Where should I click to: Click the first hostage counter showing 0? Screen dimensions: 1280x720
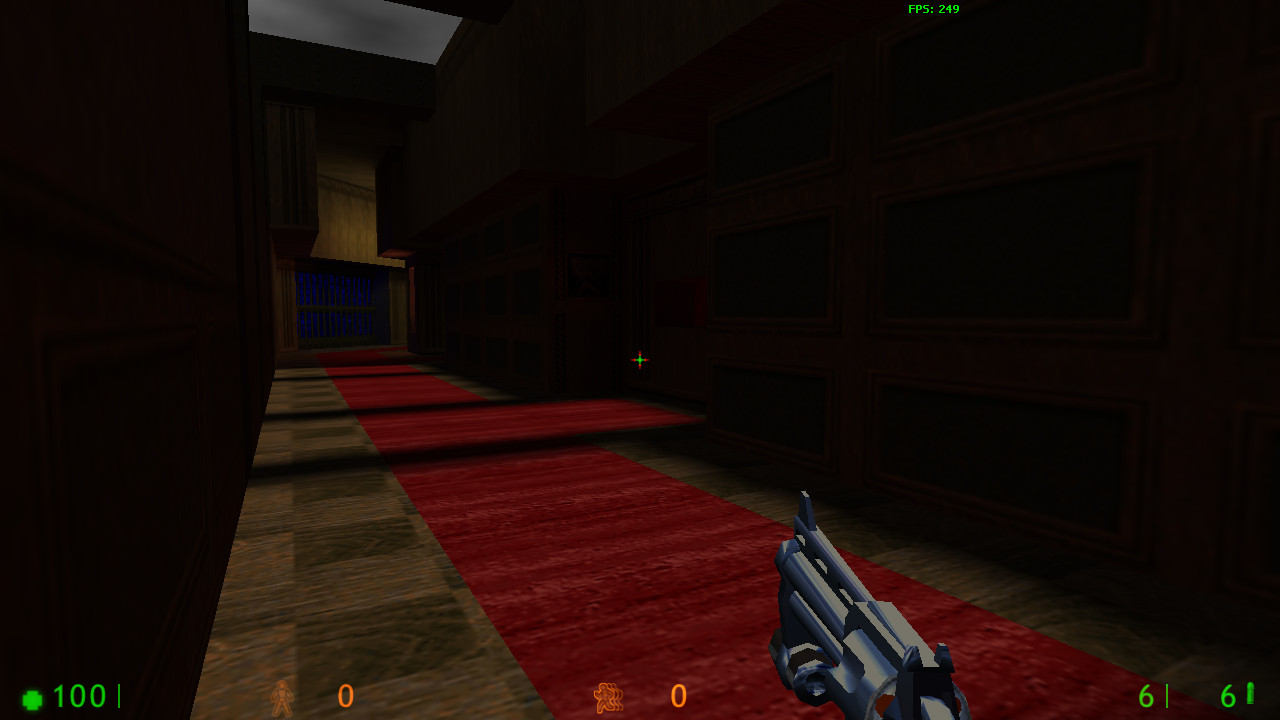(x=344, y=698)
